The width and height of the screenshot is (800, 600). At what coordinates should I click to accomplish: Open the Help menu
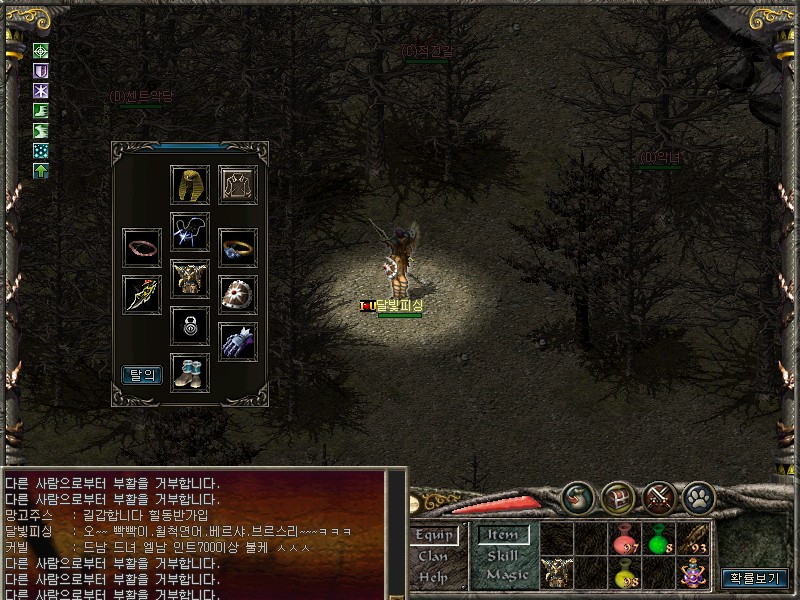click(x=433, y=576)
